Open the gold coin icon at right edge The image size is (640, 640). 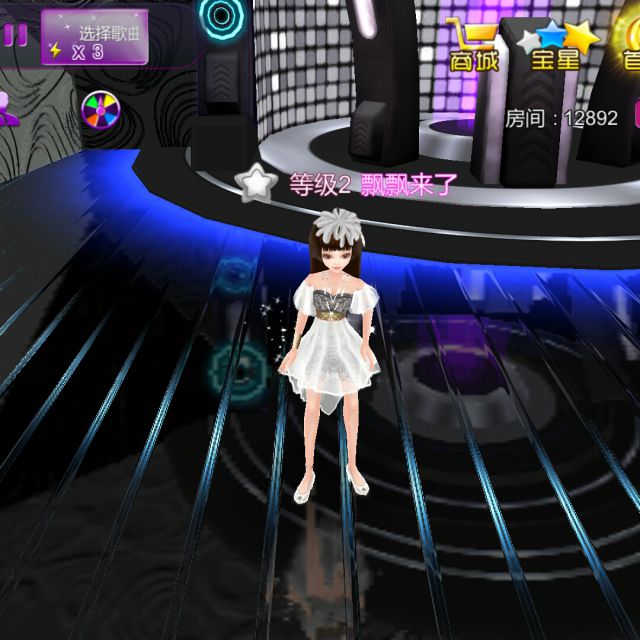tap(628, 45)
